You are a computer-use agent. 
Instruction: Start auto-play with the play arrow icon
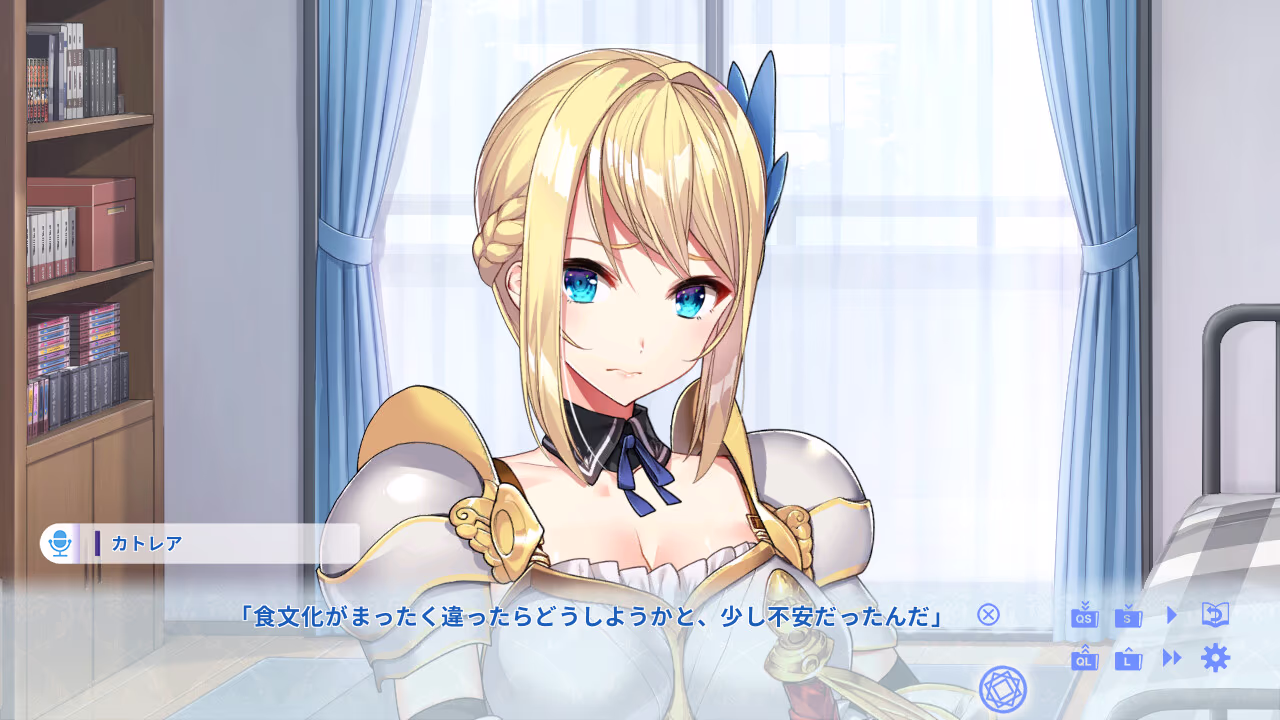click(1172, 616)
